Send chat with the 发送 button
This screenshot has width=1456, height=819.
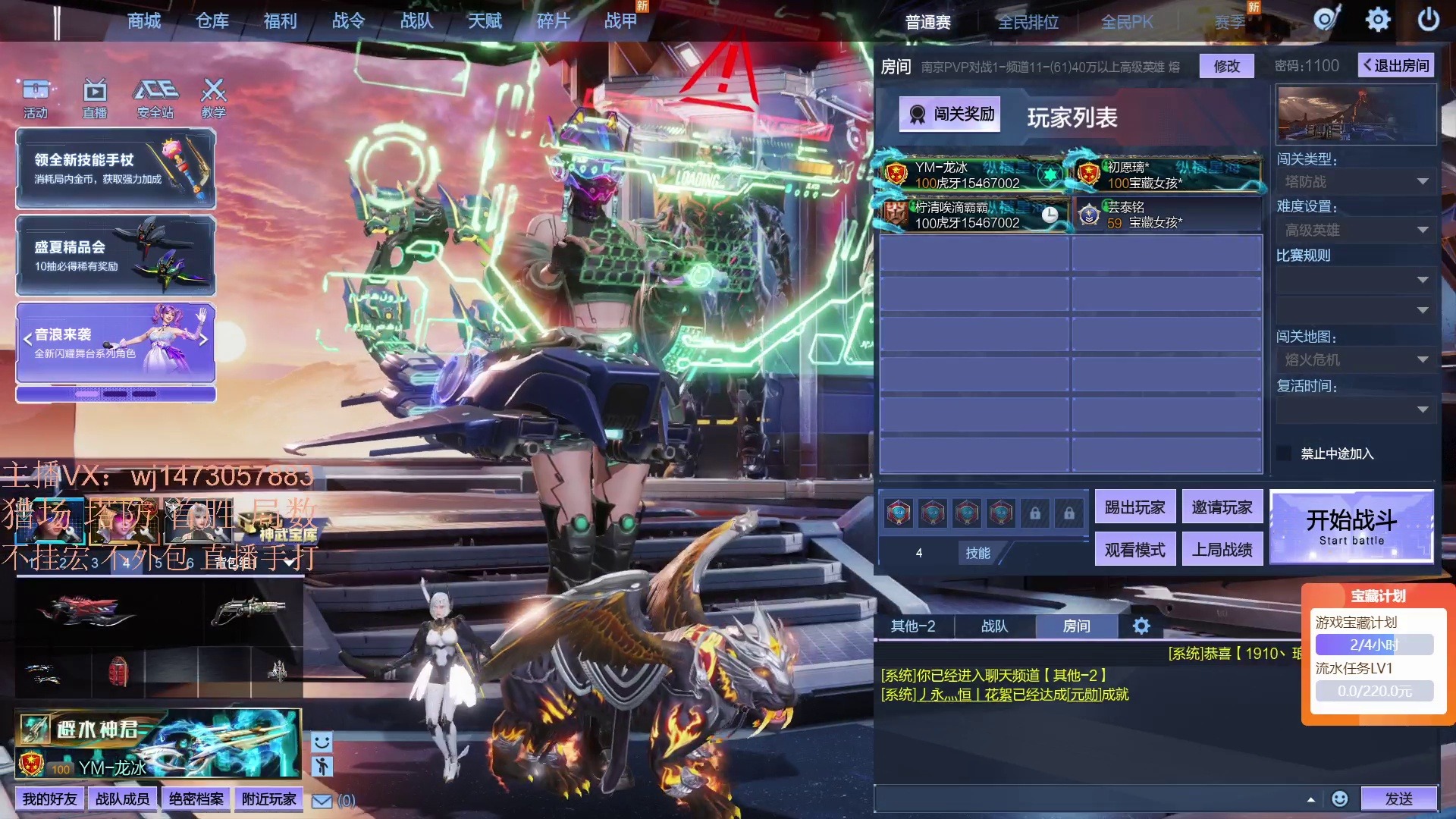point(1398,799)
